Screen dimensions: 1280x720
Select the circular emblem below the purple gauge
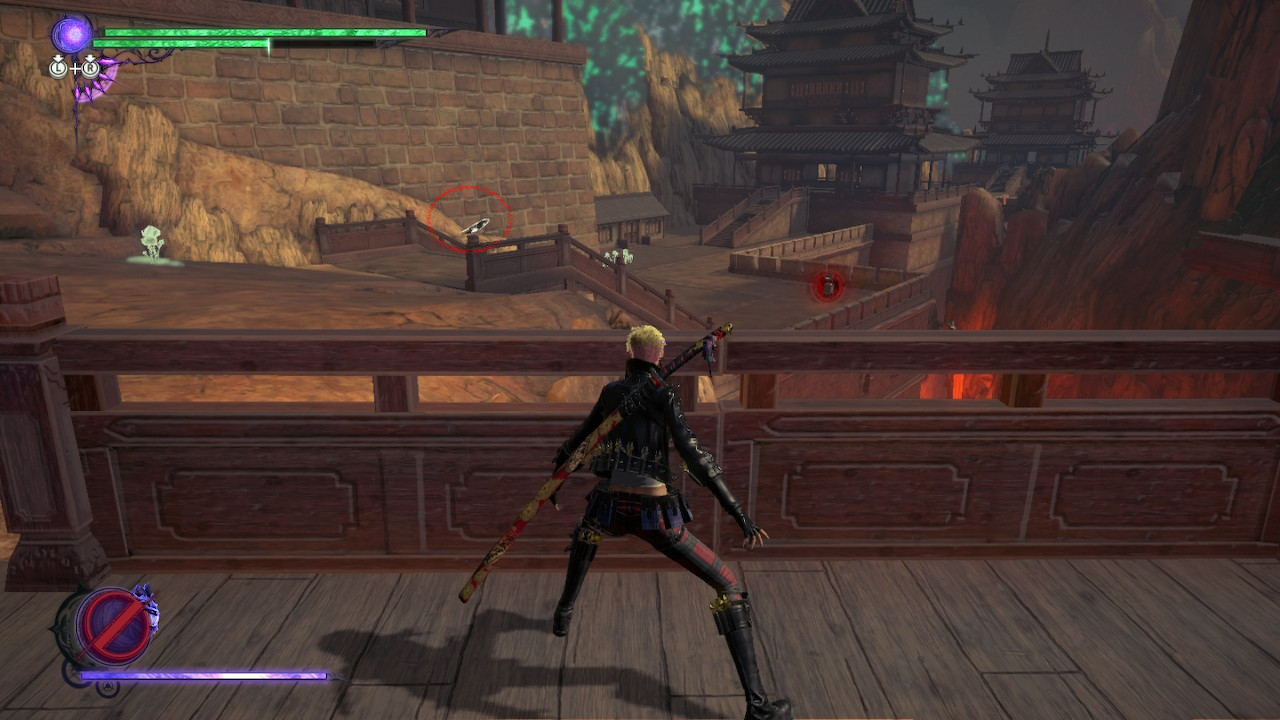click(x=107, y=688)
